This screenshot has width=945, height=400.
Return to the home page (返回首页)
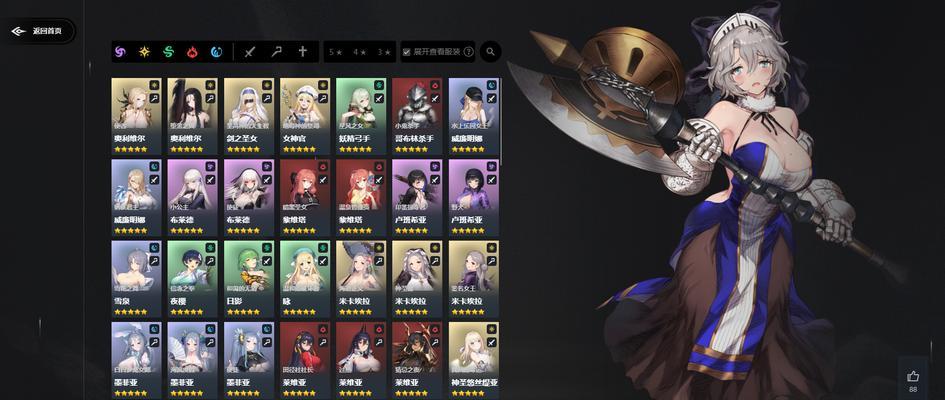(x=38, y=31)
